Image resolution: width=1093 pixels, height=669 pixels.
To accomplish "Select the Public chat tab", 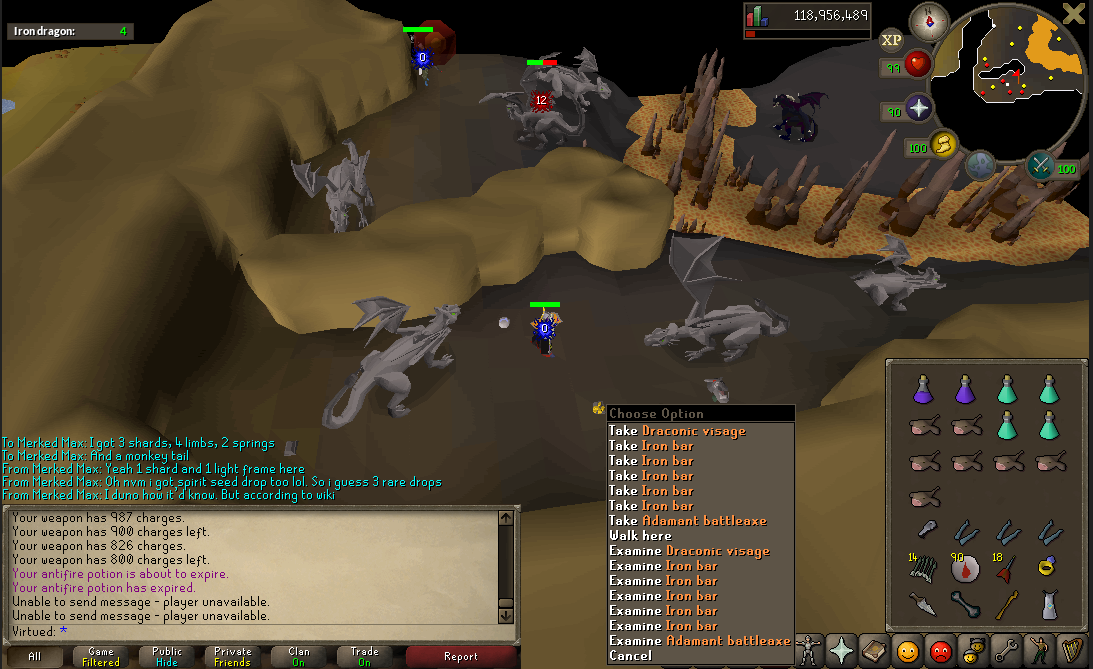I will [x=167, y=657].
